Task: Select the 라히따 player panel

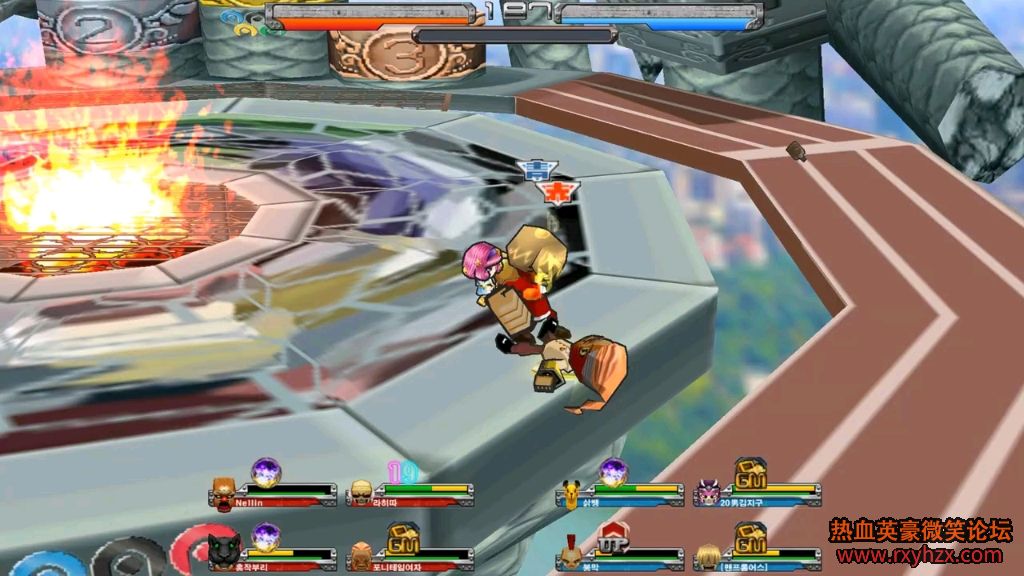Action: click(x=410, y=492)
